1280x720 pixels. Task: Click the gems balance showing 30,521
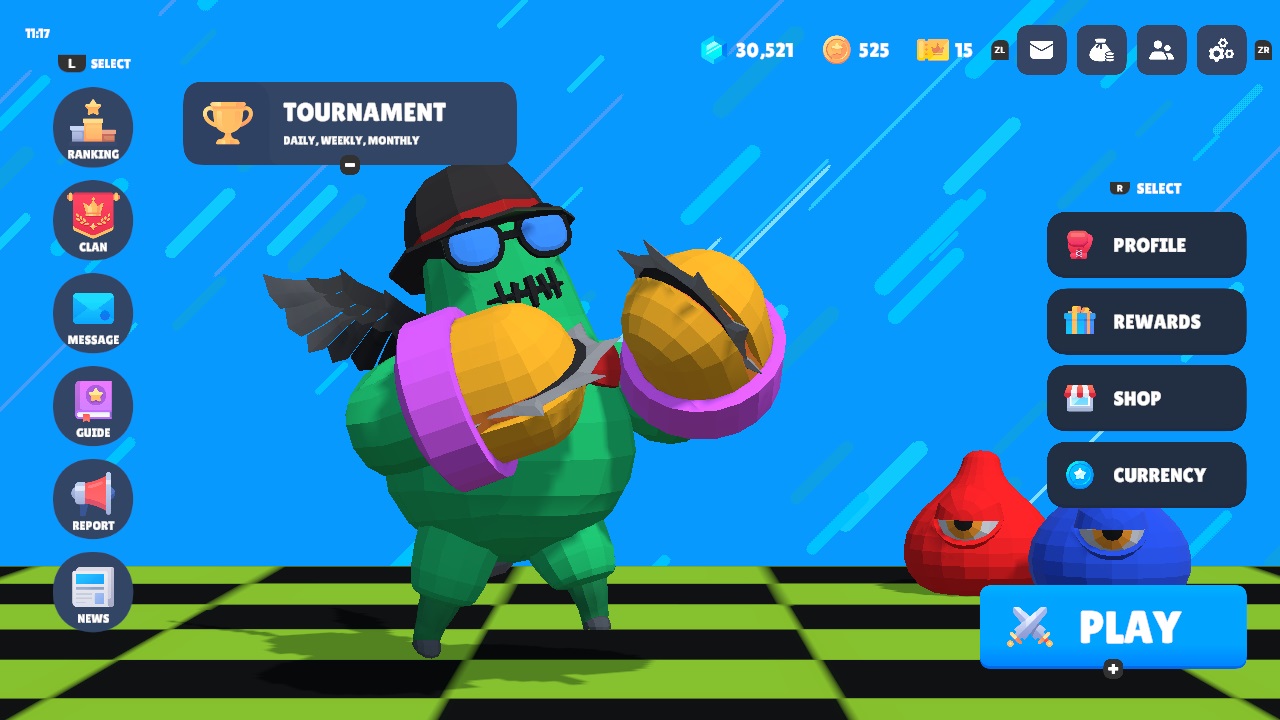click(x=748, y=50)
